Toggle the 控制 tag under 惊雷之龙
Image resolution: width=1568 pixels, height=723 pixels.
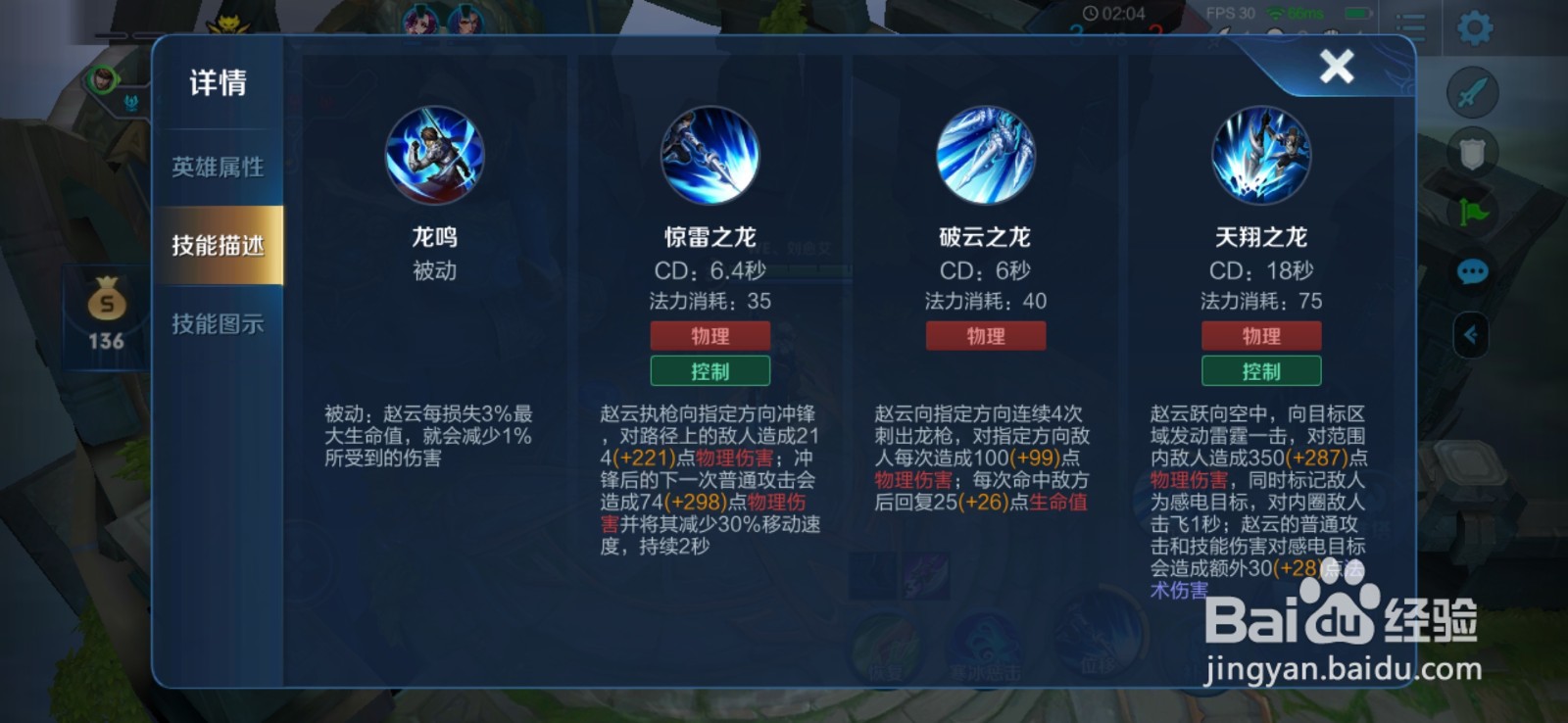click(x=708, y=370)
